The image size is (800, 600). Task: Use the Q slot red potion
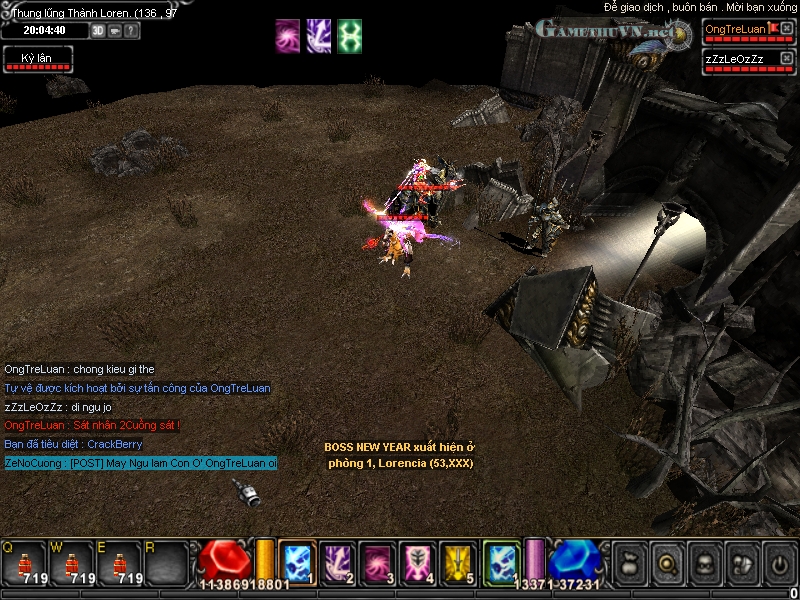pos(24,564)
